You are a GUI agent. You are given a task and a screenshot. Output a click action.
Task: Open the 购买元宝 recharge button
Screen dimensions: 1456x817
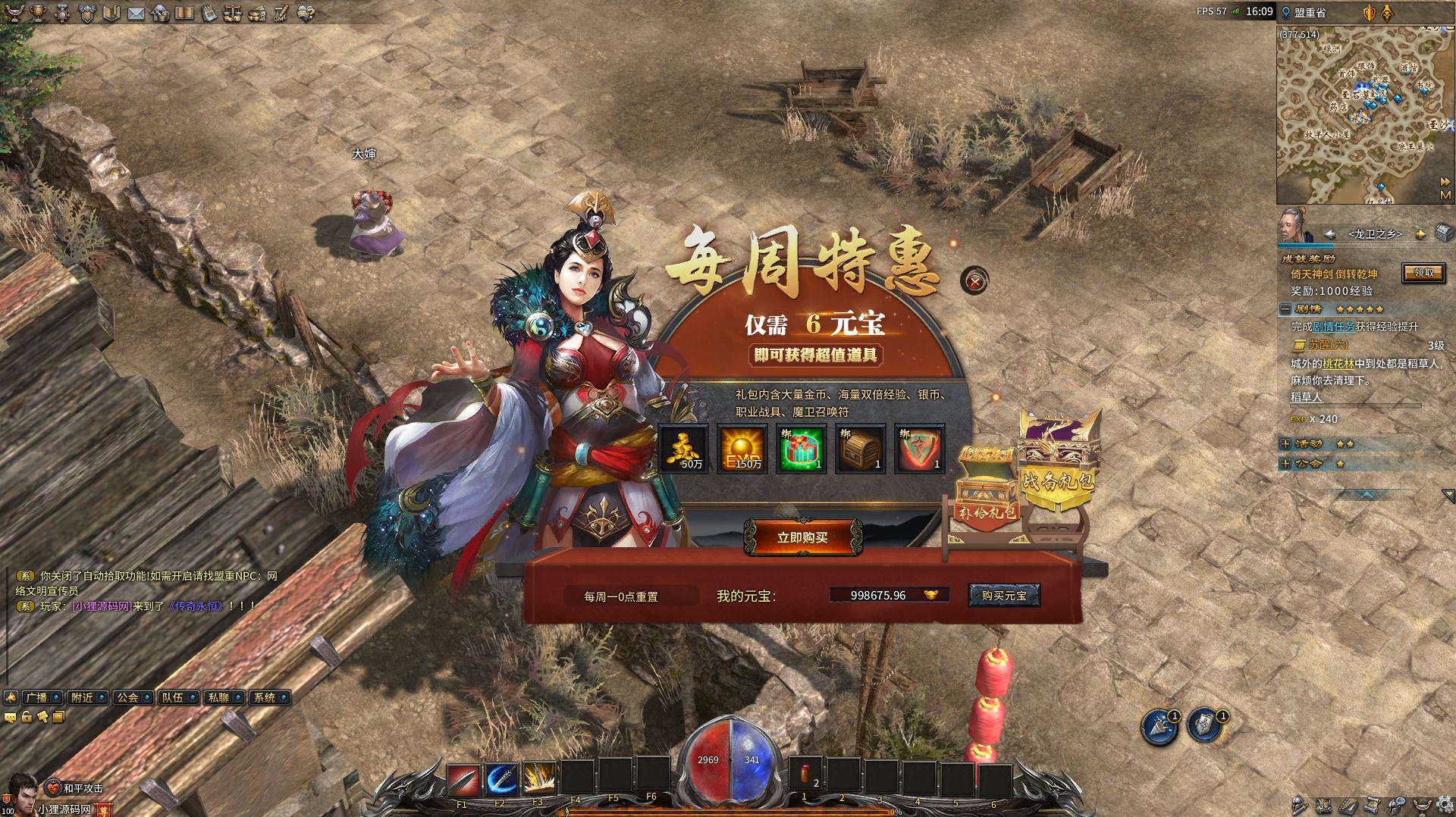(1003, 596)
